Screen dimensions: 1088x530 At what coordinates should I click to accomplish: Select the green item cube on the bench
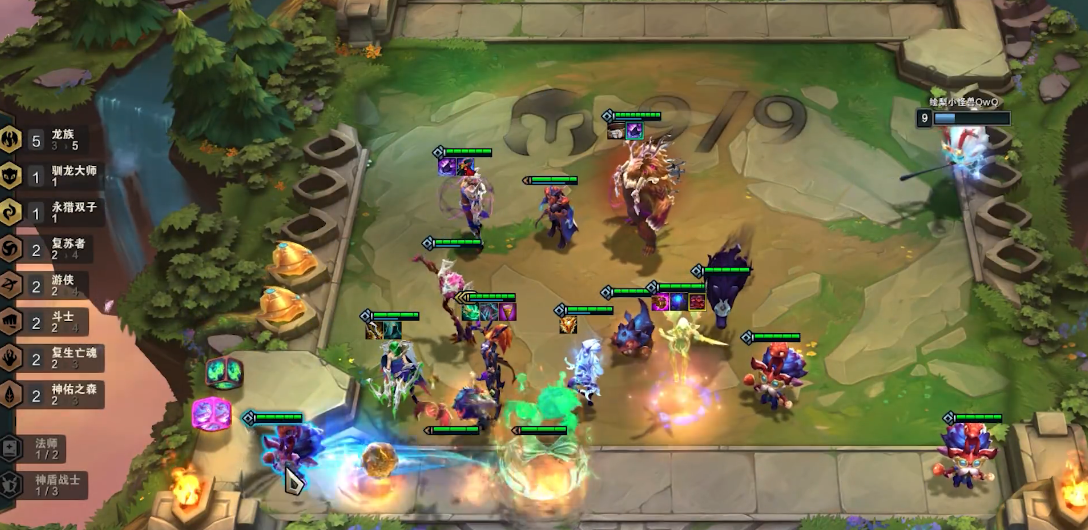224,372
